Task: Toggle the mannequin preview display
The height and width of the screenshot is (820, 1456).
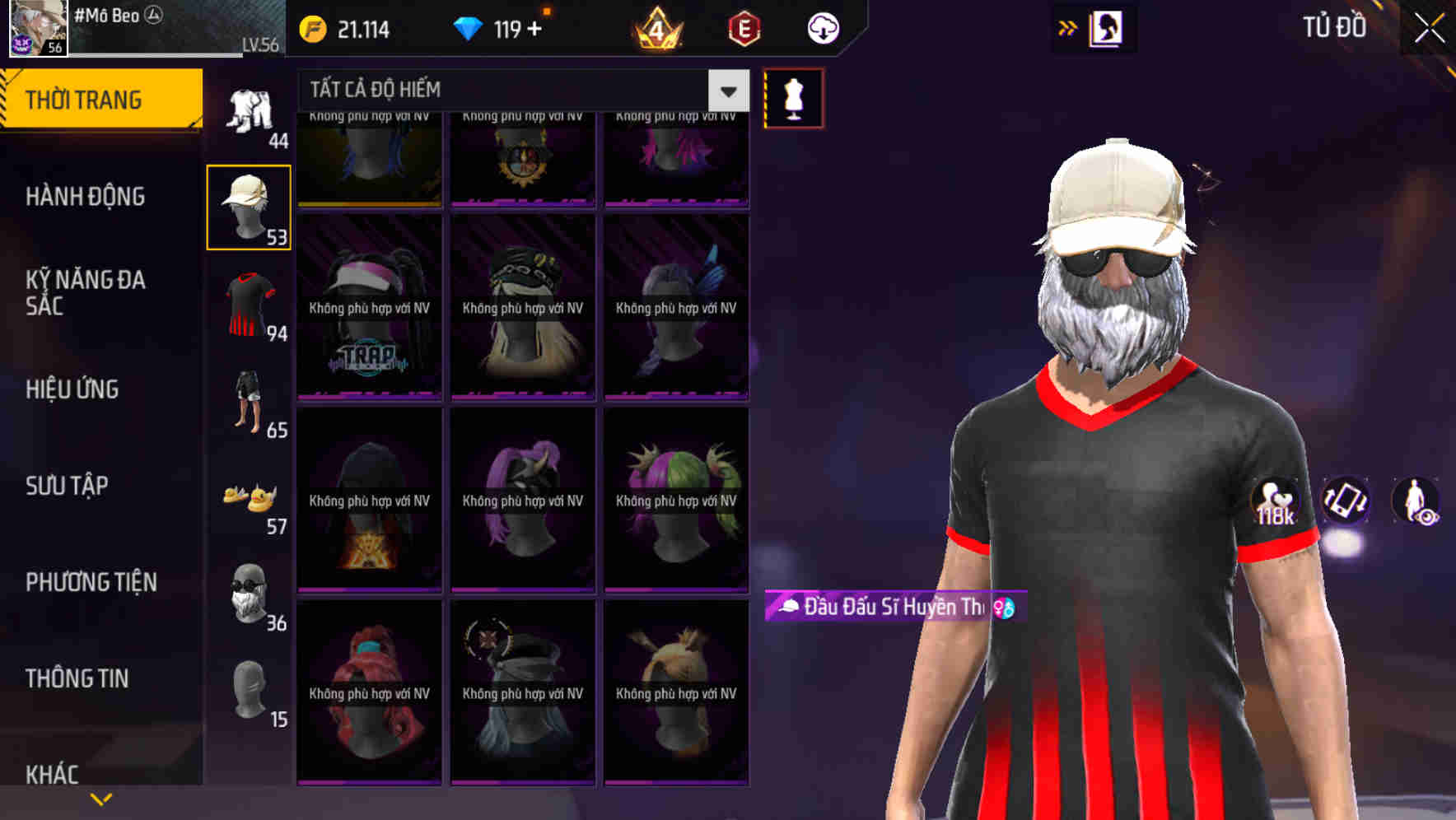Action: click(x=793, y=97)
